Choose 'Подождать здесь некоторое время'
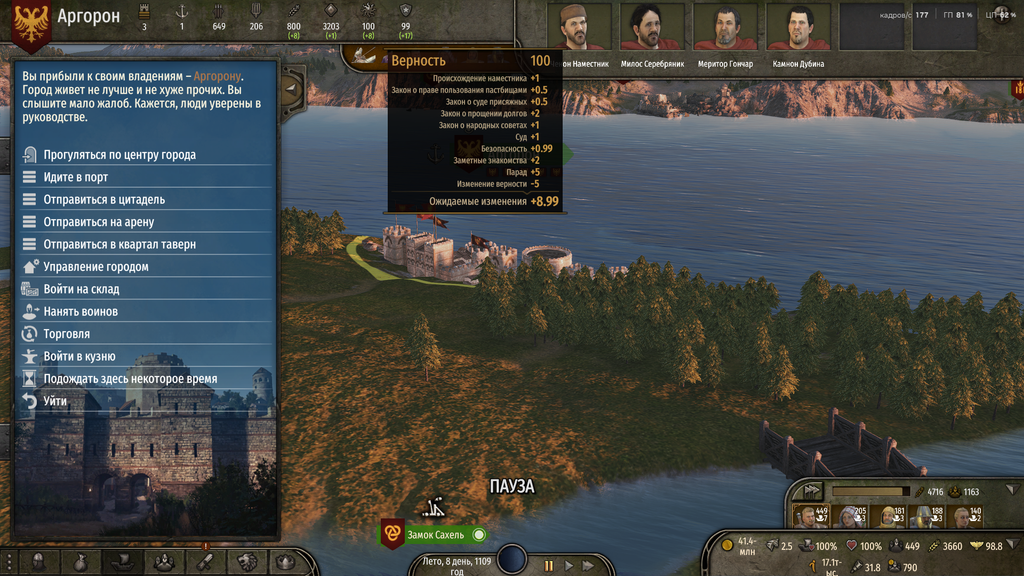 [x=130, y=379]
